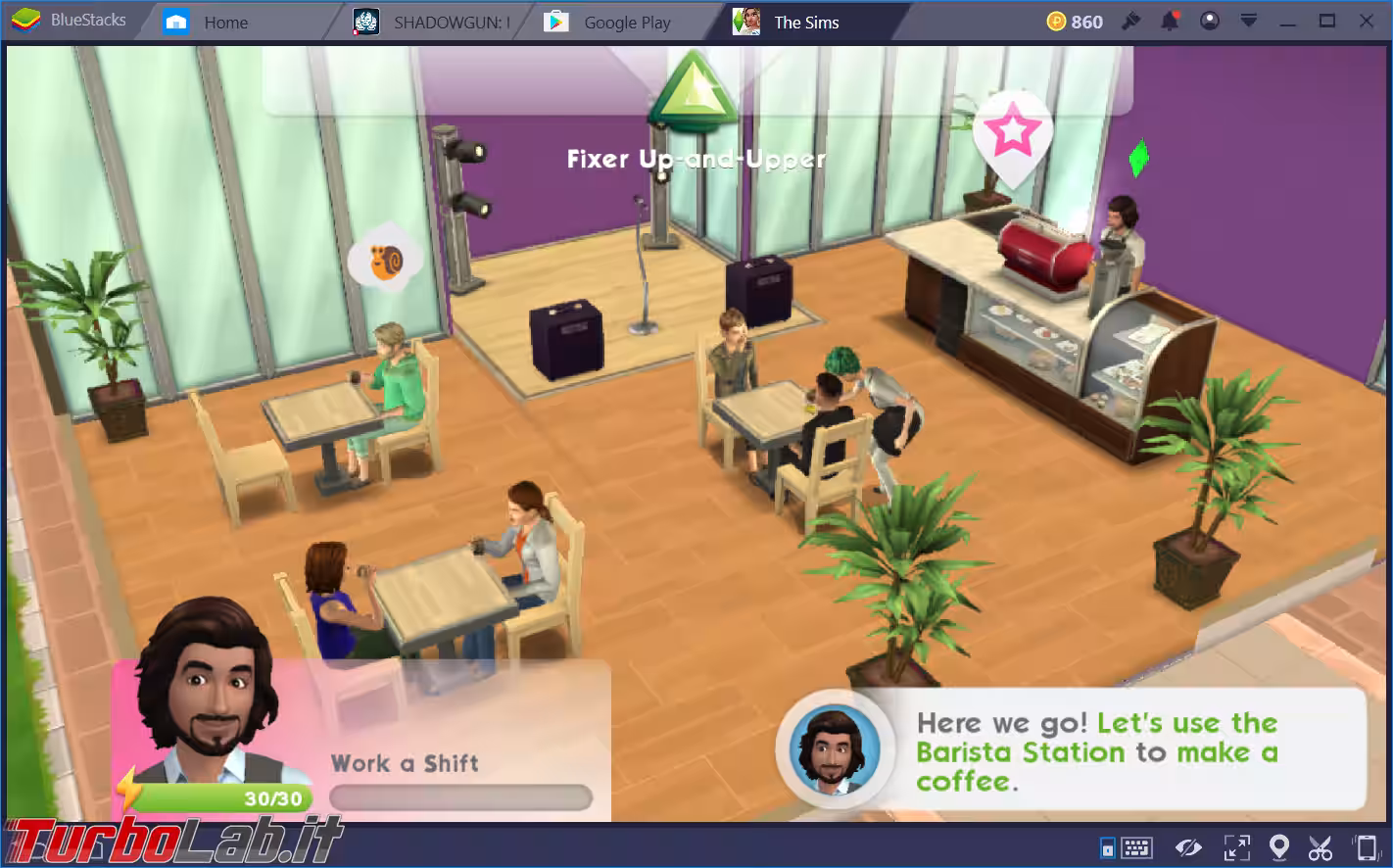The width and height of the screenshot is (1393, 868).
Task: Open the BlueStacks account profile icon
Action: click(1210, 22)
